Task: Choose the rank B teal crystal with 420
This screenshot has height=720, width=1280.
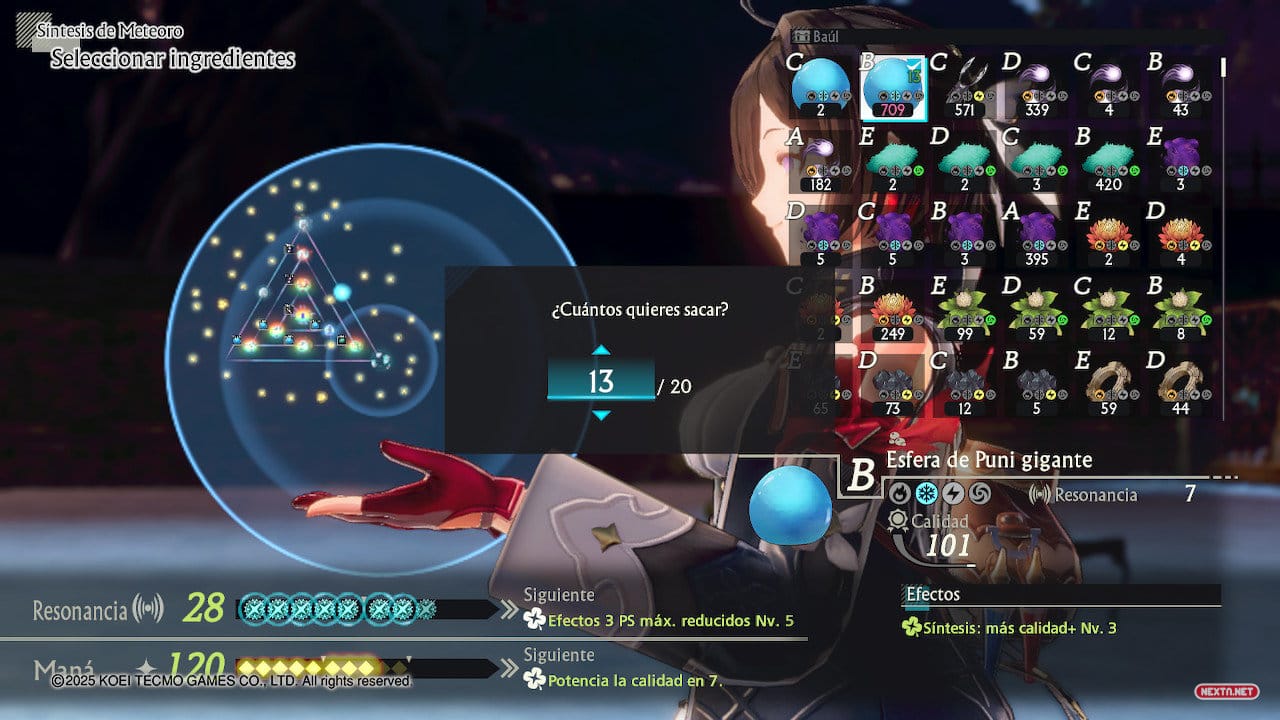Action: coord(1109,162)
